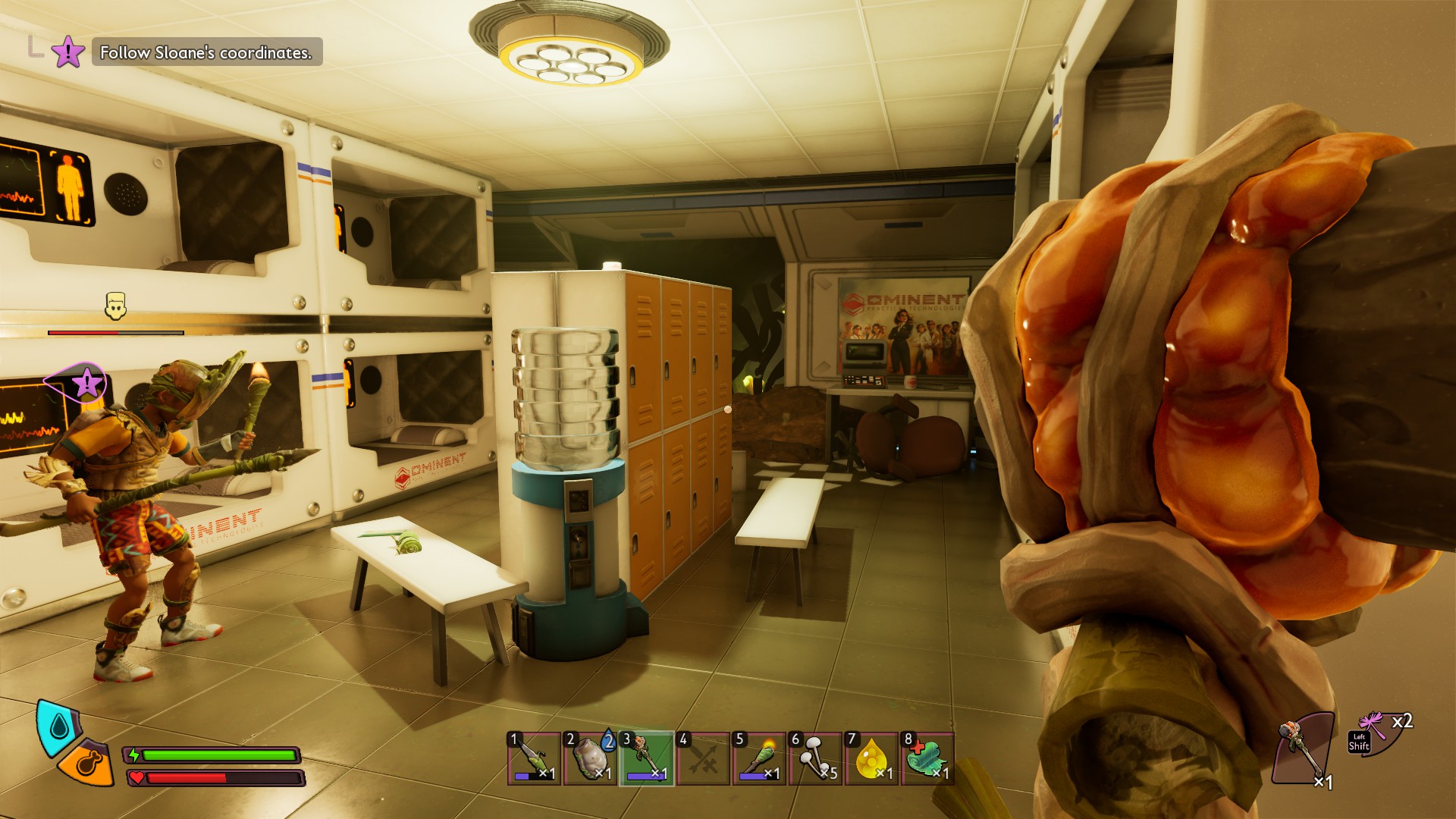
Task: Select the green leaf bandage in slot 8
Action: 927,758
